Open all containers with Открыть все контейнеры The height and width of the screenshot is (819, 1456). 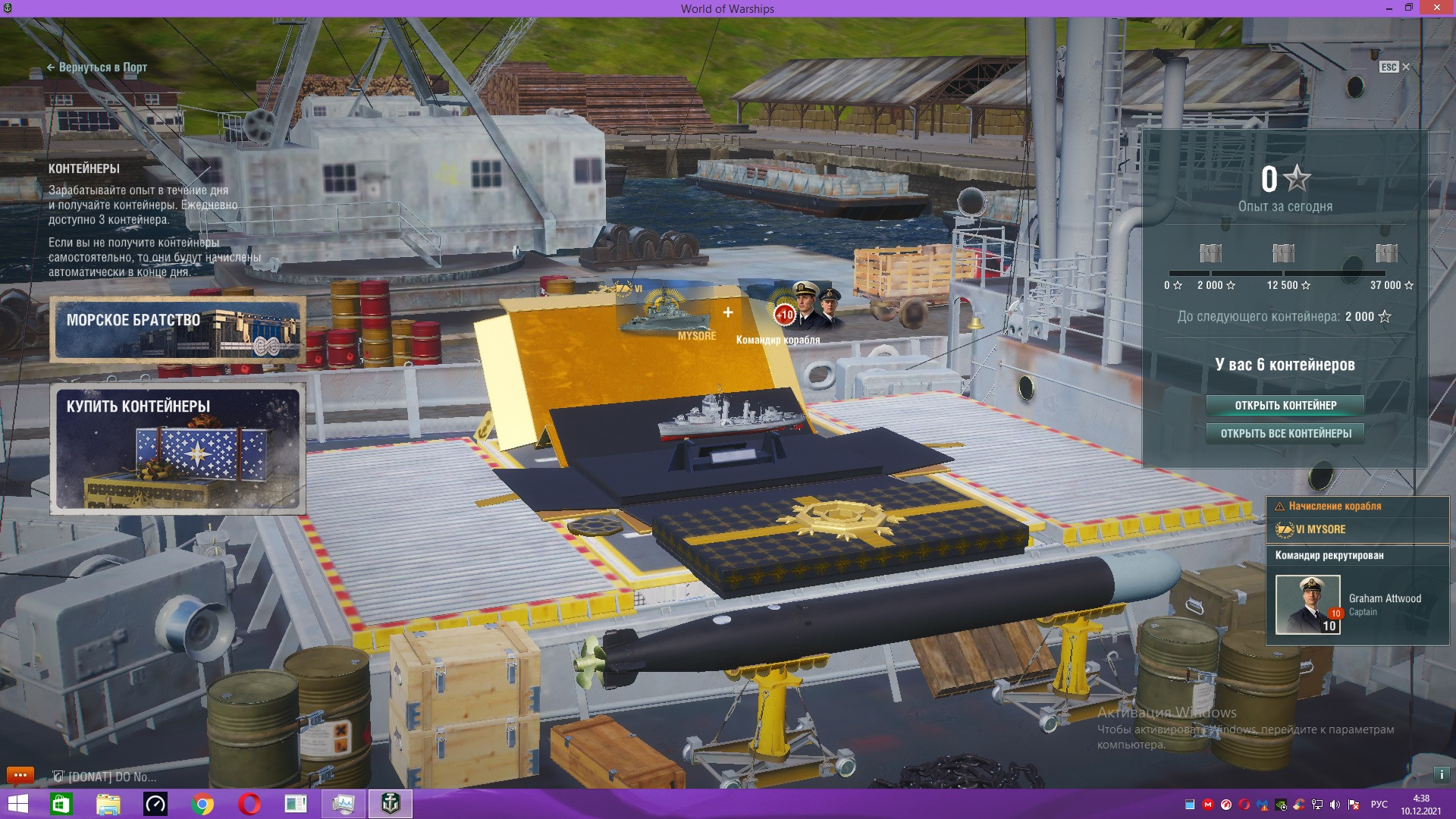(1285, 434)
